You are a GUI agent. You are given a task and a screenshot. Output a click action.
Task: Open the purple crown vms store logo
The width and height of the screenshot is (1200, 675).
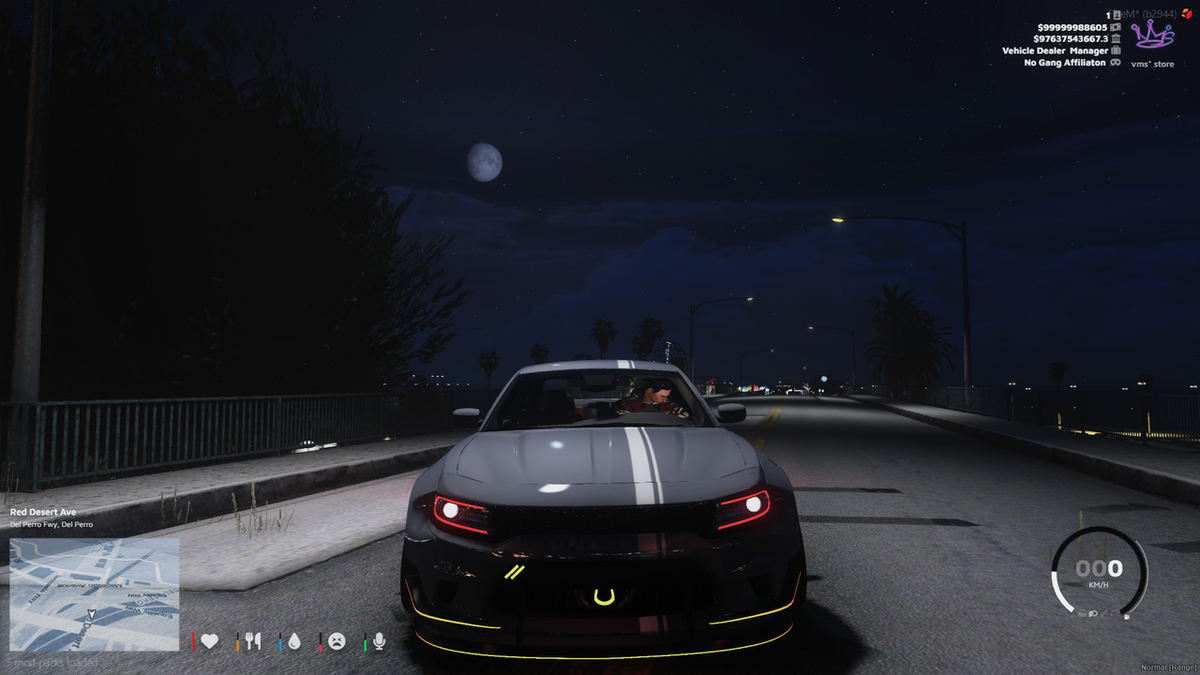pos(1152,35)
